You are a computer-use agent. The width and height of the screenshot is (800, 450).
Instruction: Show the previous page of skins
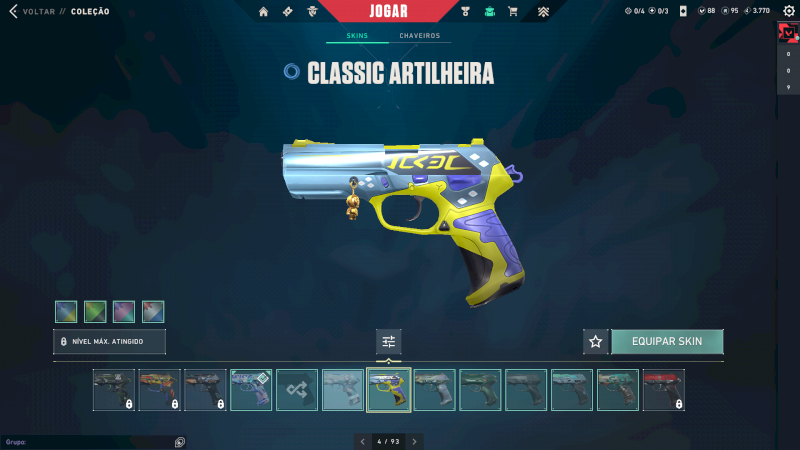click(x=363, y=441)
